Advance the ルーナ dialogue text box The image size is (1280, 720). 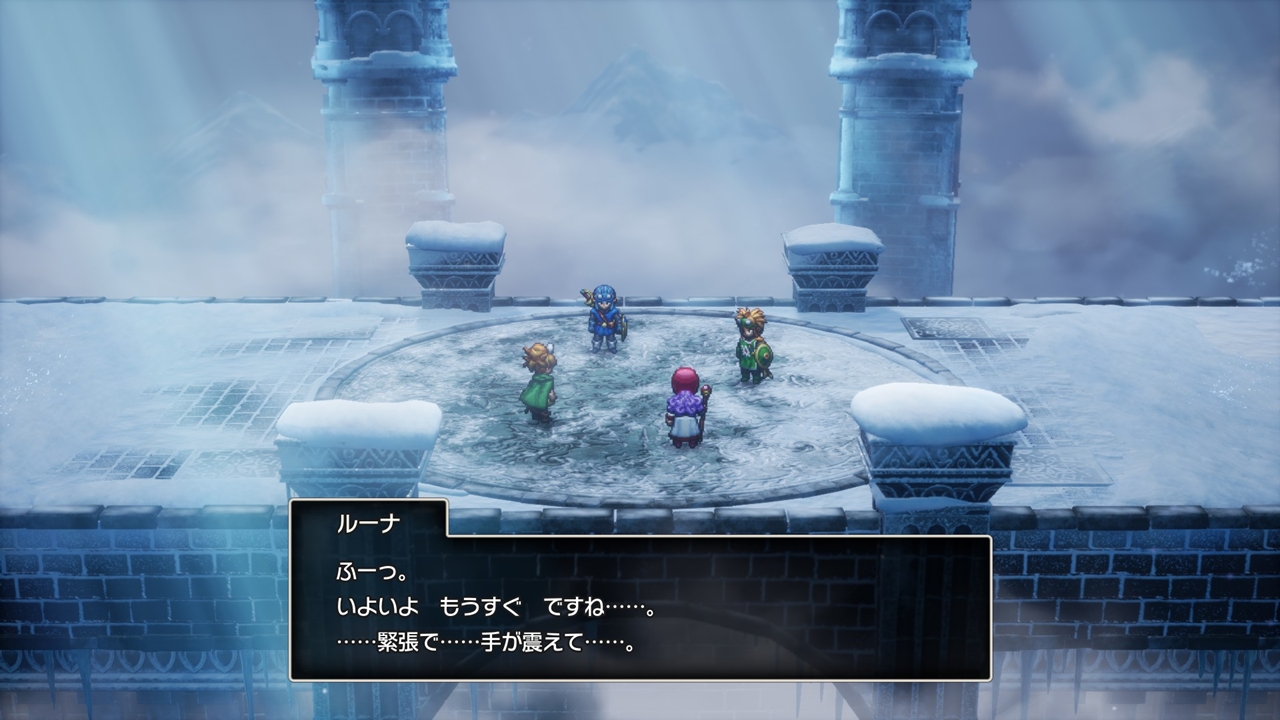(x=640, y=607)
